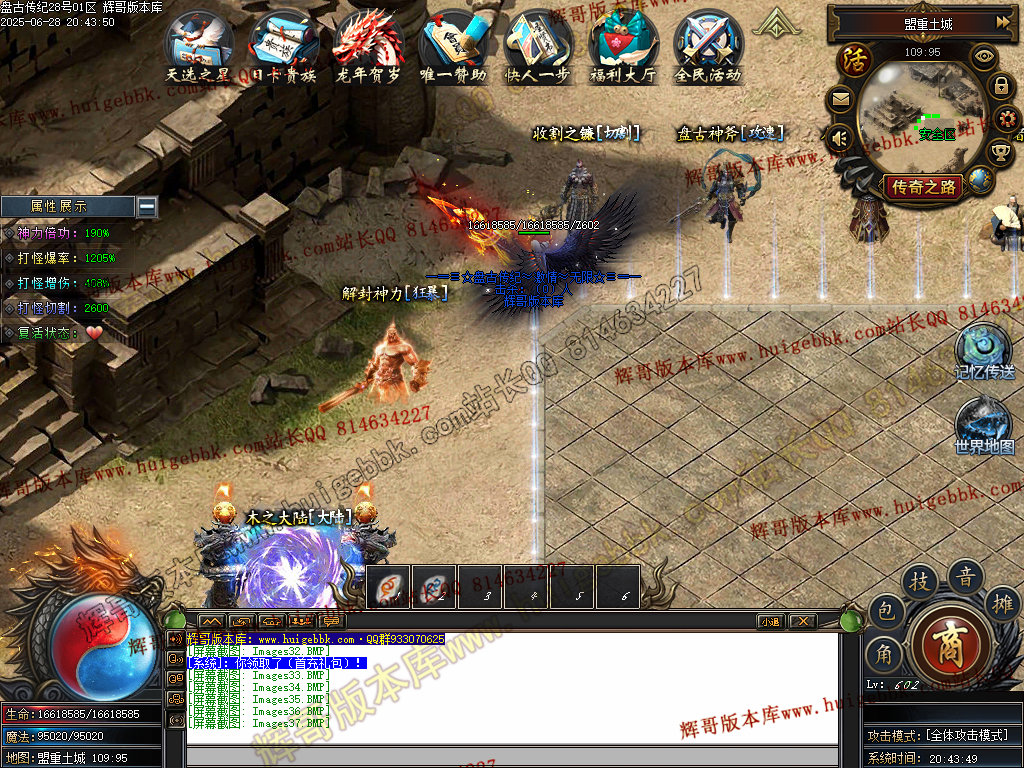Open the mail envelope icon
This screenshot has width=1024, height=768.
click(839, 99)
